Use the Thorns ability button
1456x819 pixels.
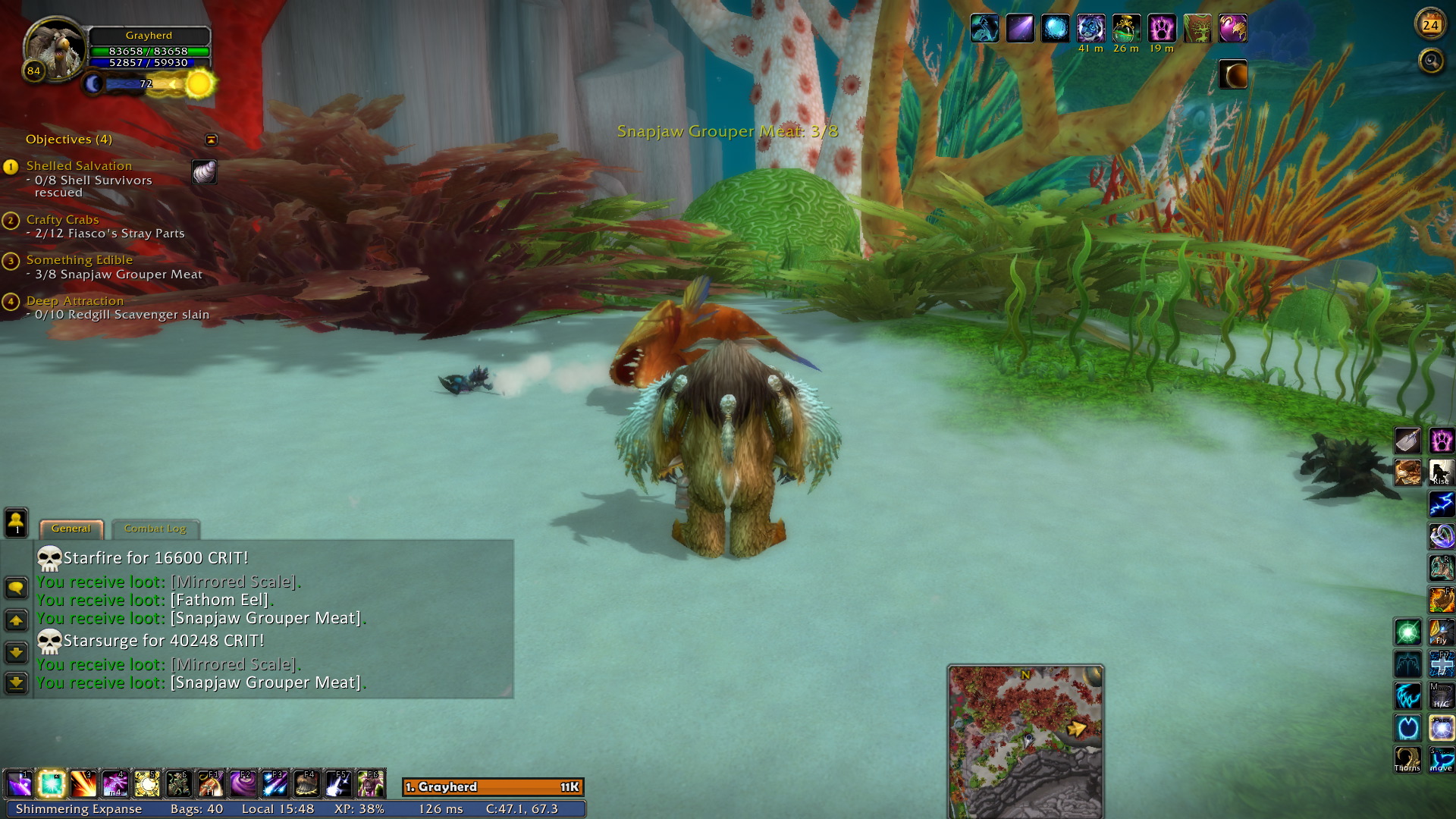1407,759
